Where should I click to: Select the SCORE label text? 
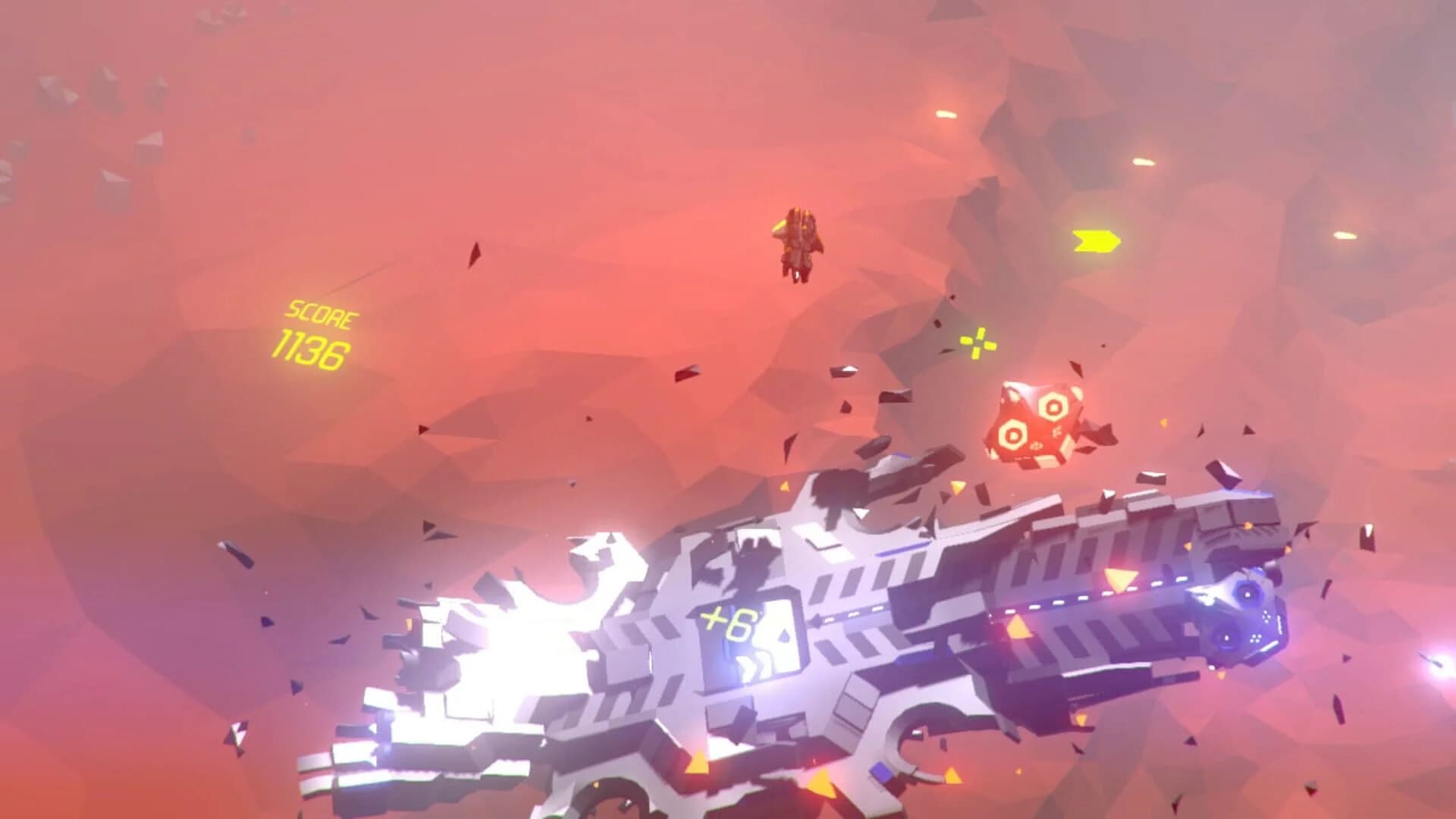(321, 313)
